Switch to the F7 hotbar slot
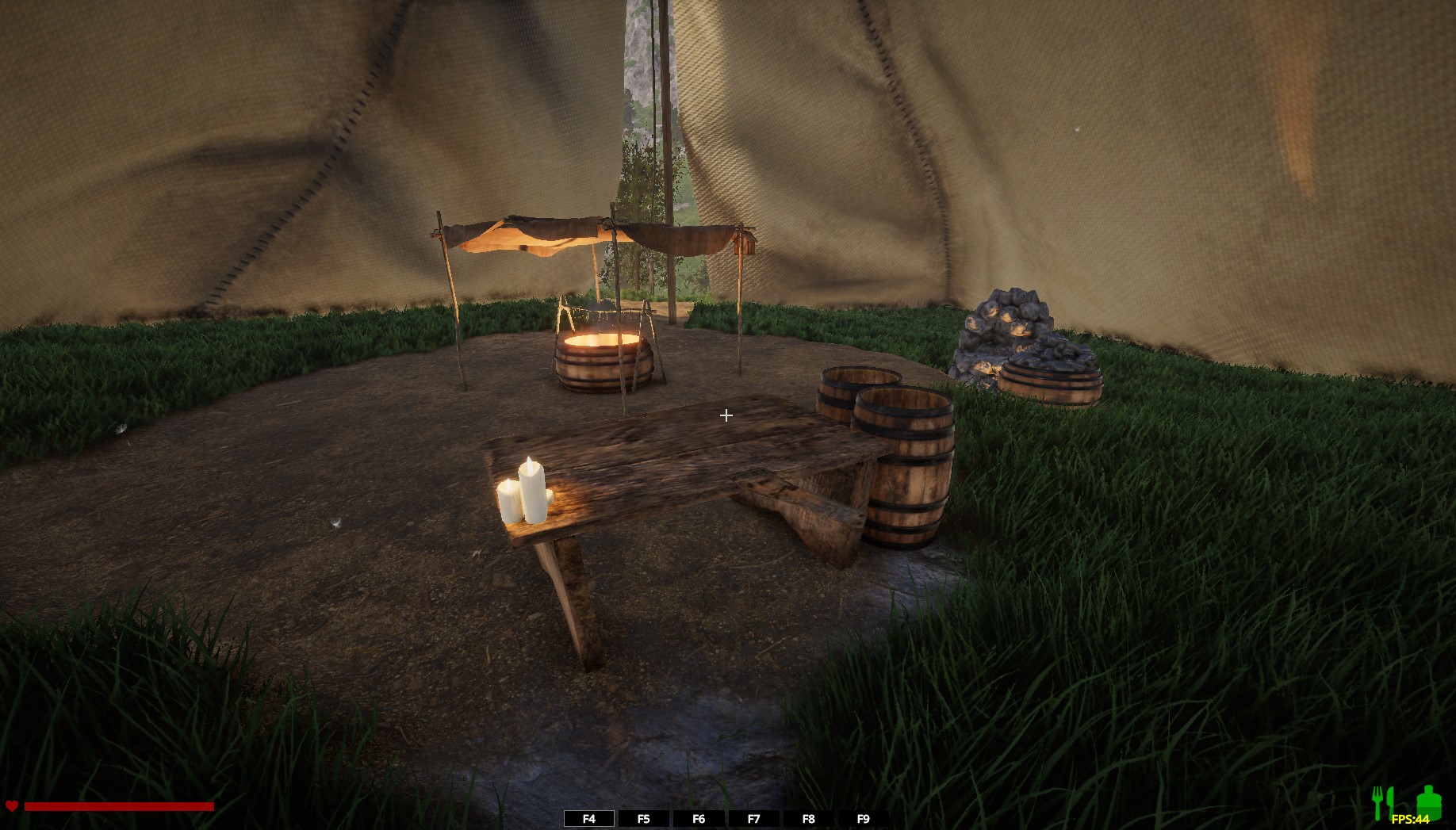The width and height of the screenshot is (1456, 830). click(x=753, y=819)
